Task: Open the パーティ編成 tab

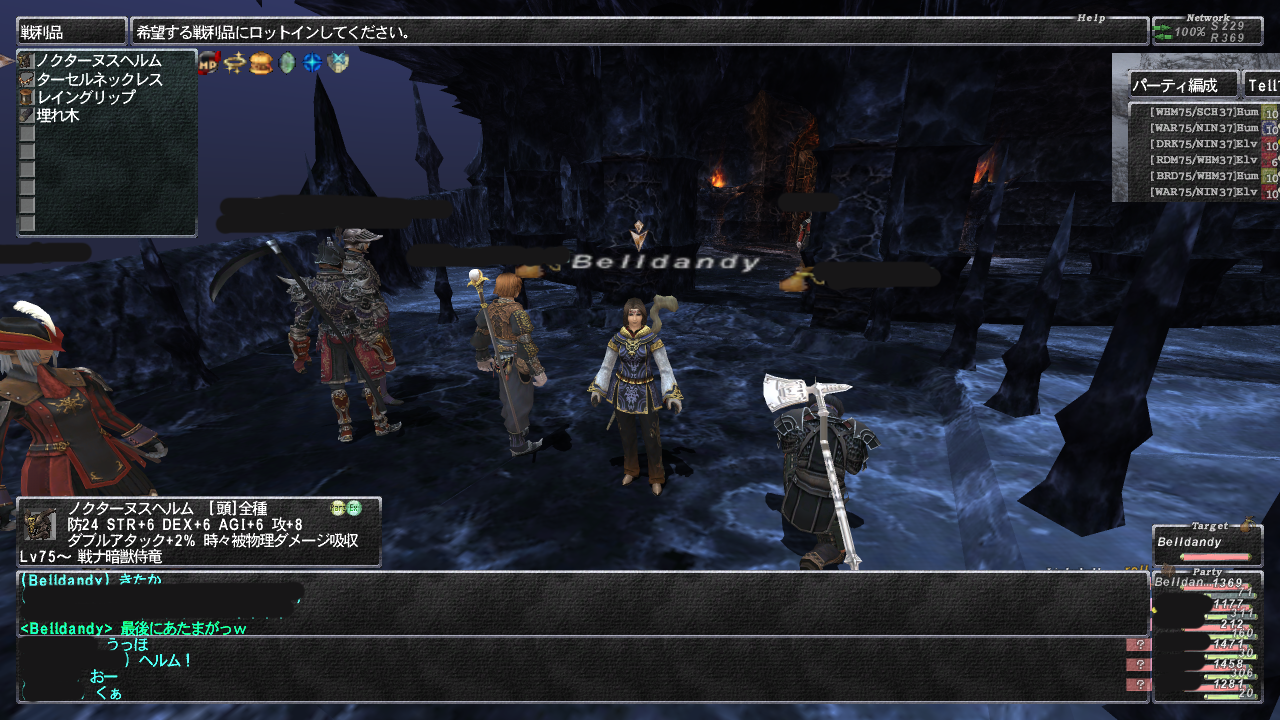Action: pyautogui.click(x=1183, y=86)
